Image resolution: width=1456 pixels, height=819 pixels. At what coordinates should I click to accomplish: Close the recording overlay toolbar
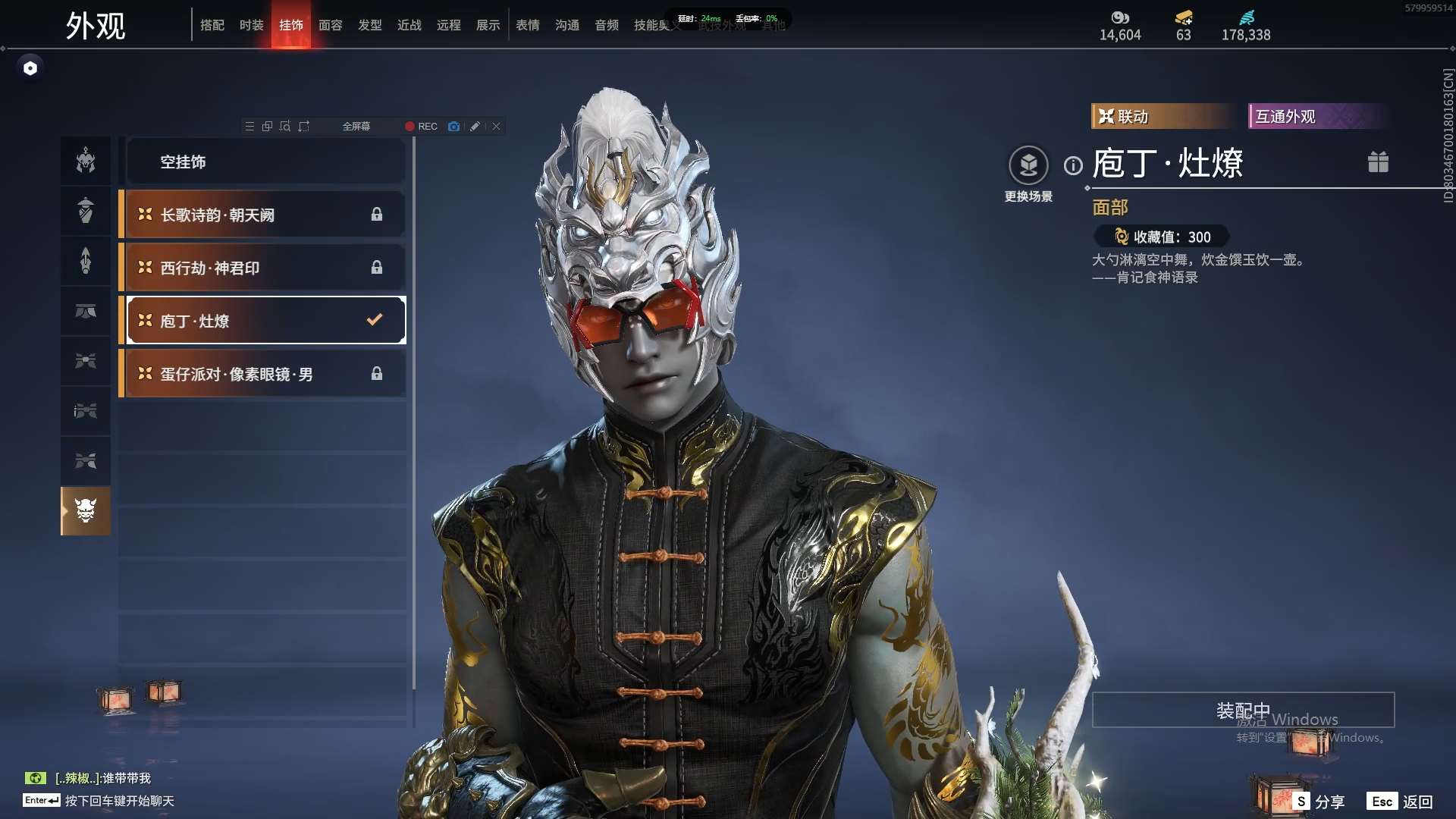(x=496, y=127)
